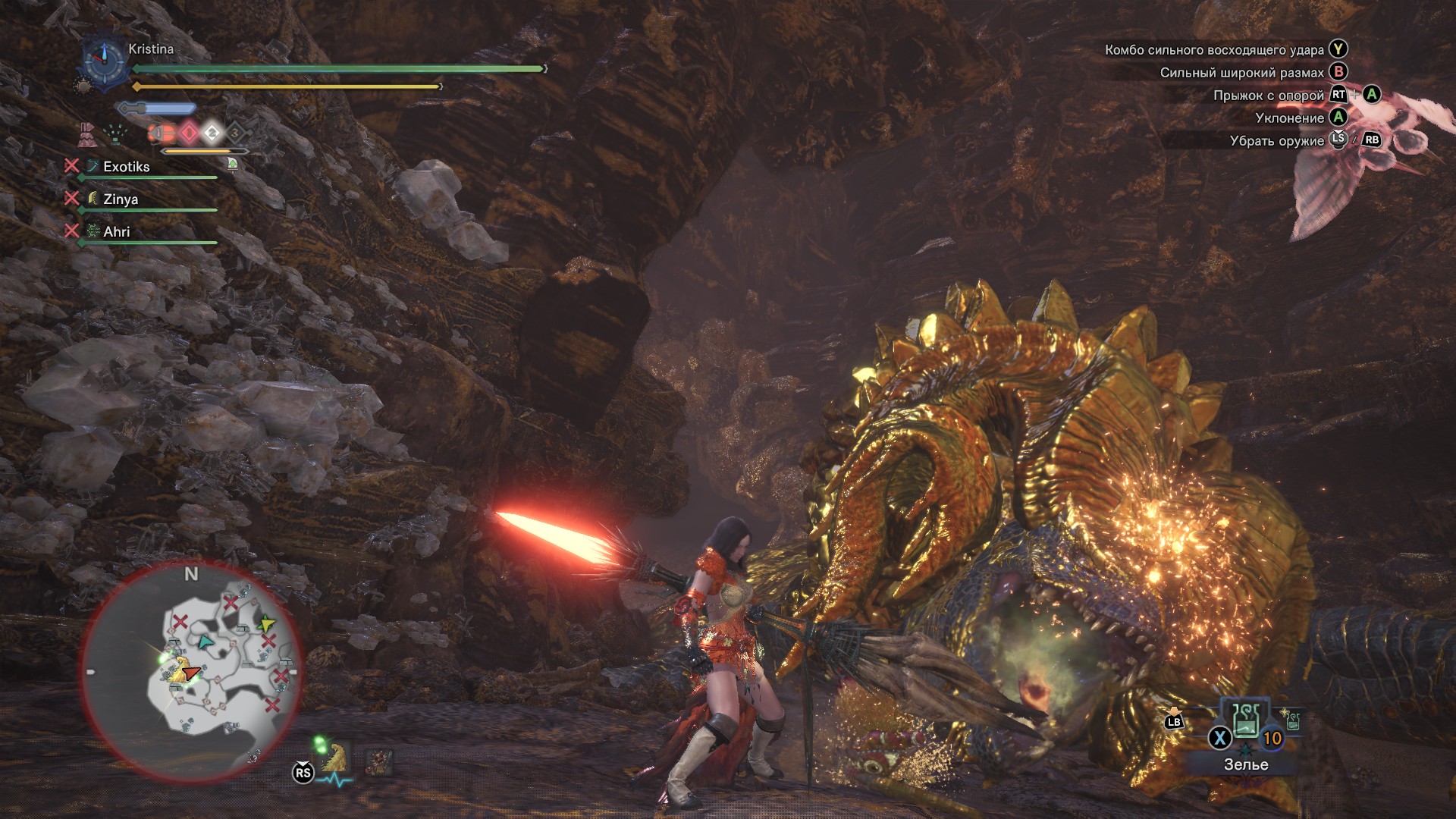Select the Potion item in the item bar
The height and width of the screenshot is (819, 1456).
click(x=1246, y=723)
